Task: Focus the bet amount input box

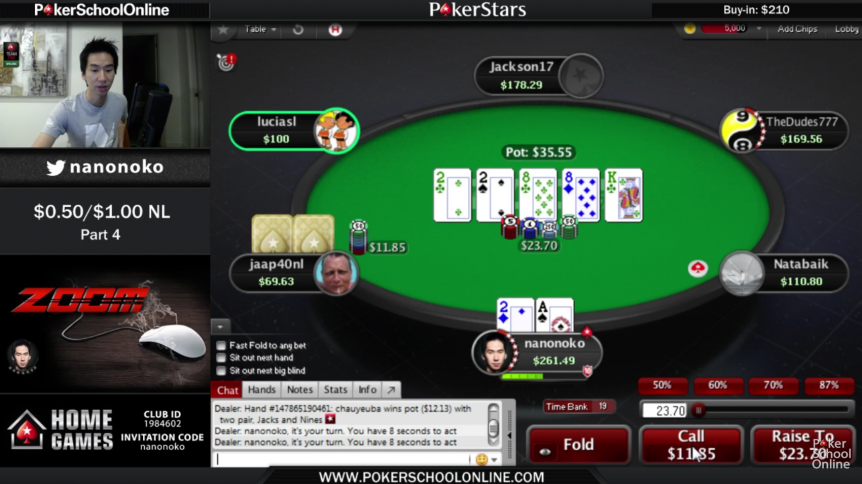Action: click(663, 409)
